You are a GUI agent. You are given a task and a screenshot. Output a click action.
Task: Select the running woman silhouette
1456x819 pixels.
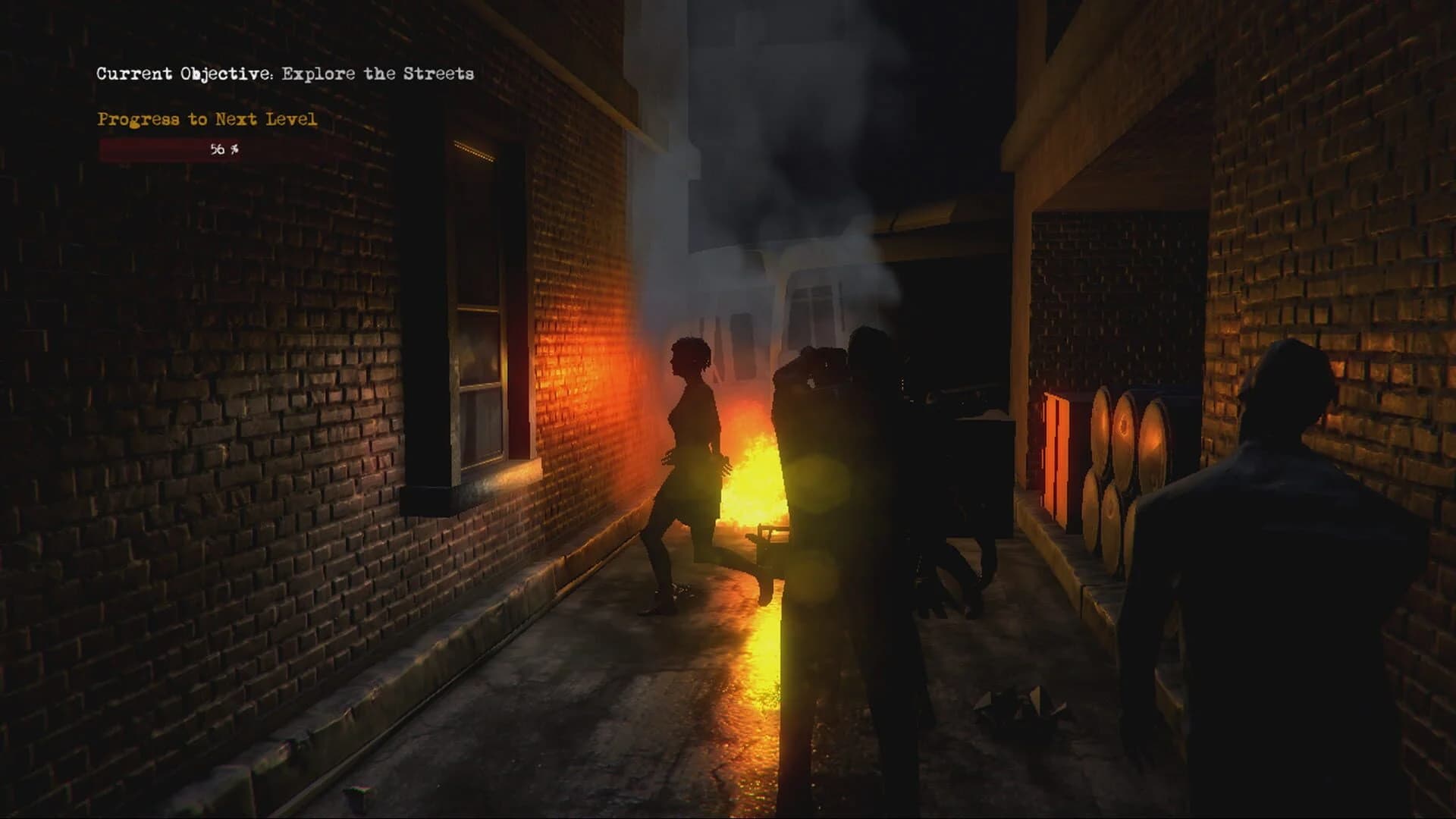coord(690,470)
